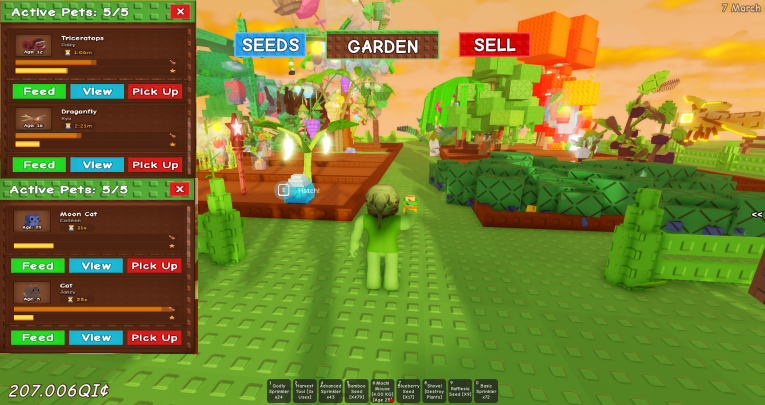
Task: Choose the Shovel [Destroy Plants] slot
Action: click(x=434, y=391)
